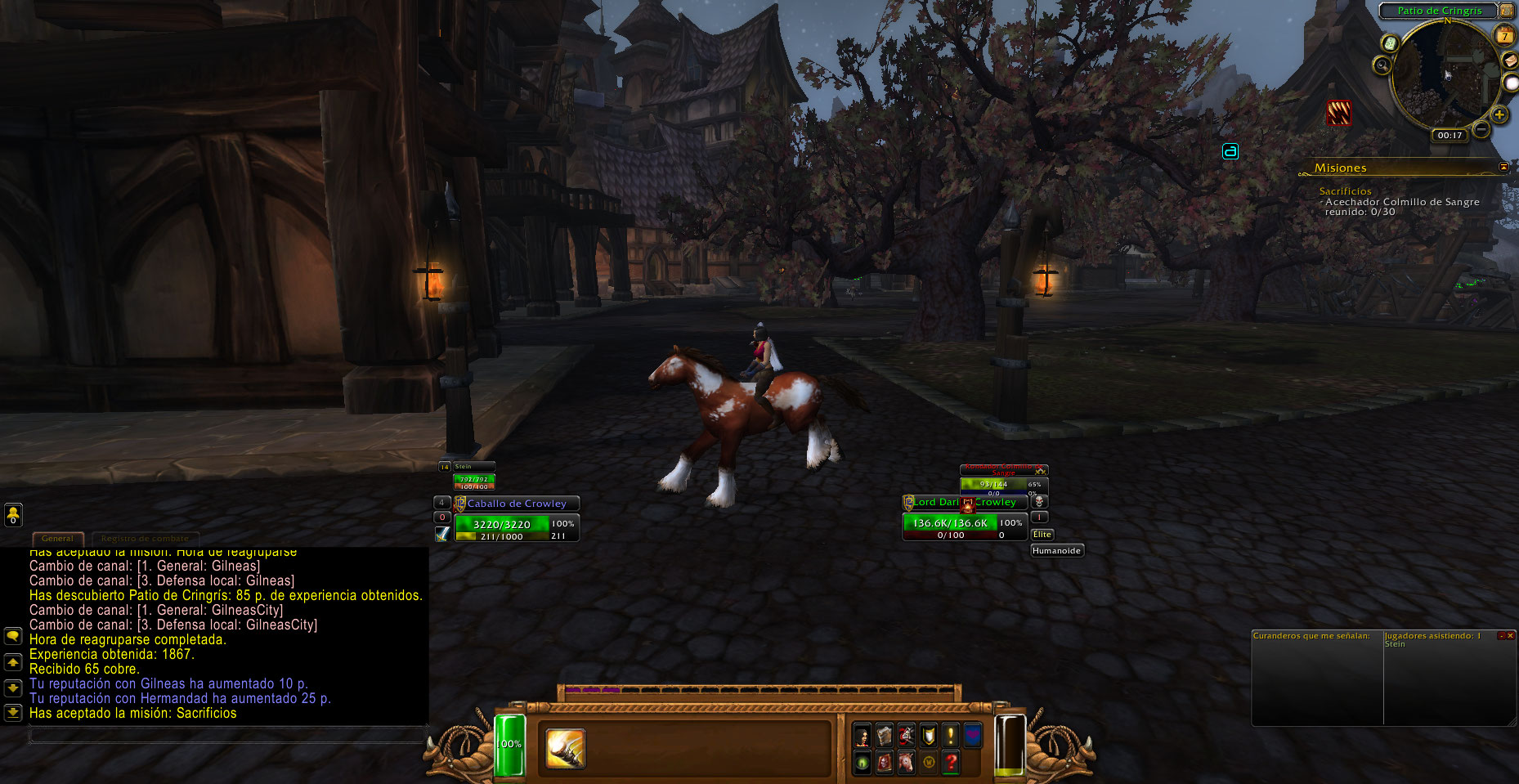Screen dimensions: 1519x784
Task: Collapse the Misiones objective tracker
Action: click(1503, 167)
